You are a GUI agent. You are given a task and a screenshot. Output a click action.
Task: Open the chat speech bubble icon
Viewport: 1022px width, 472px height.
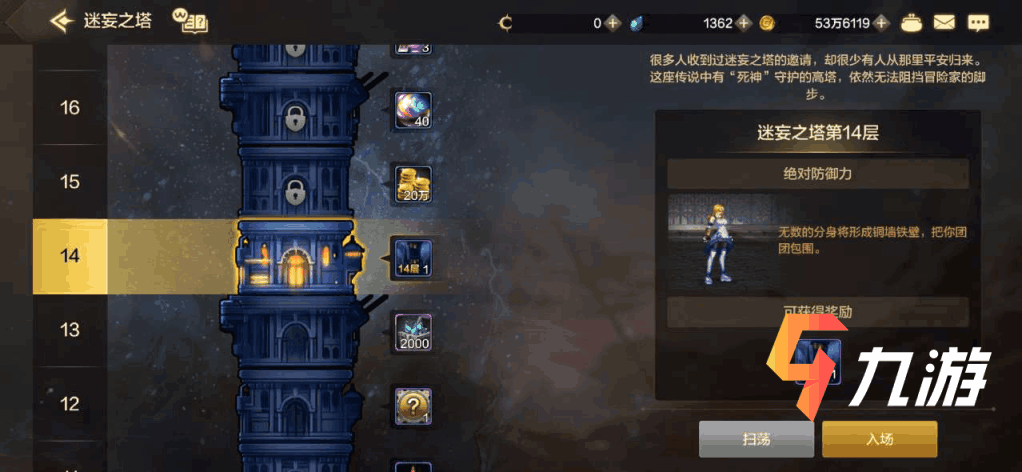click(x=977, y=21)
